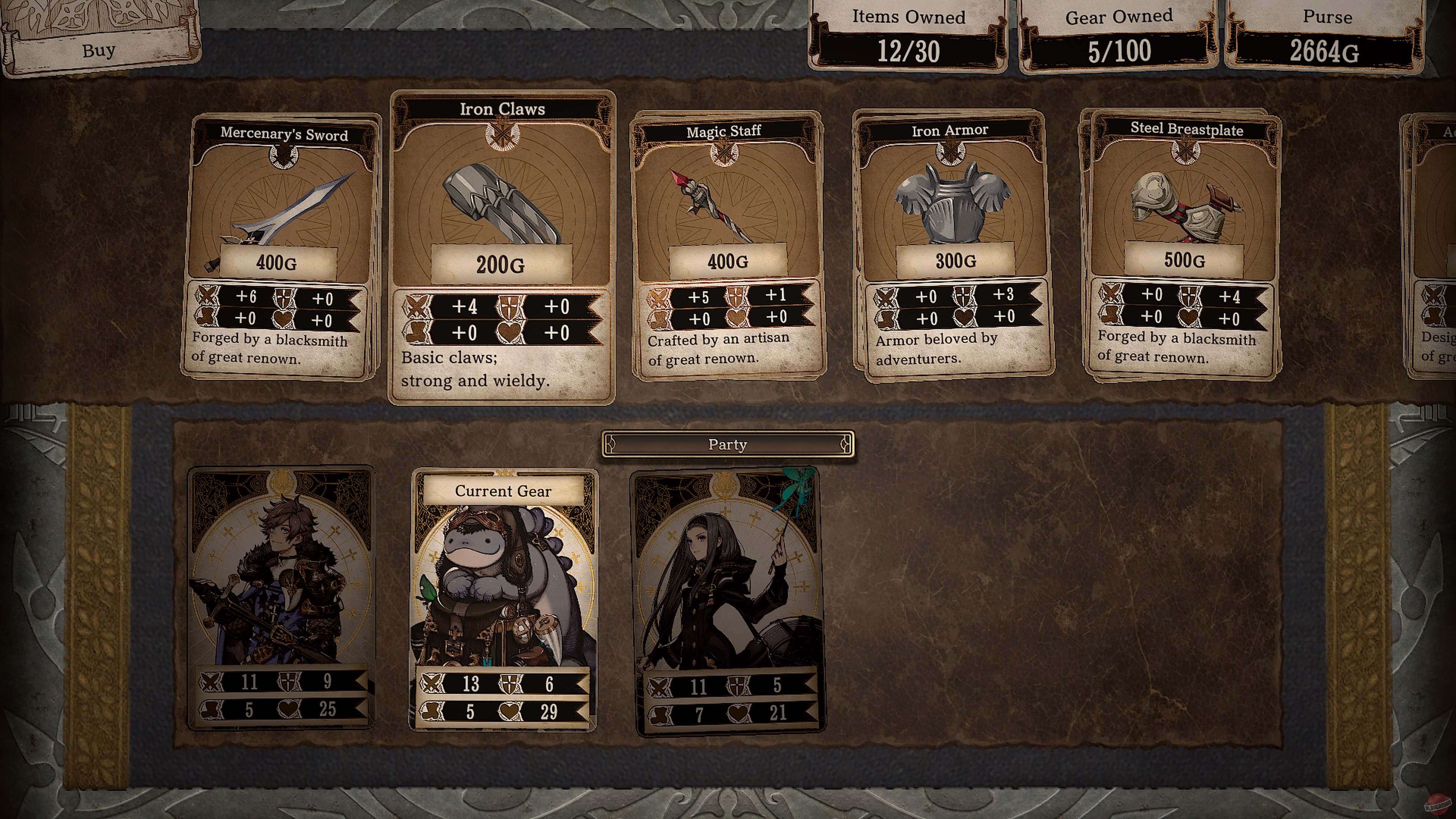Click the Party header banner

728,445
